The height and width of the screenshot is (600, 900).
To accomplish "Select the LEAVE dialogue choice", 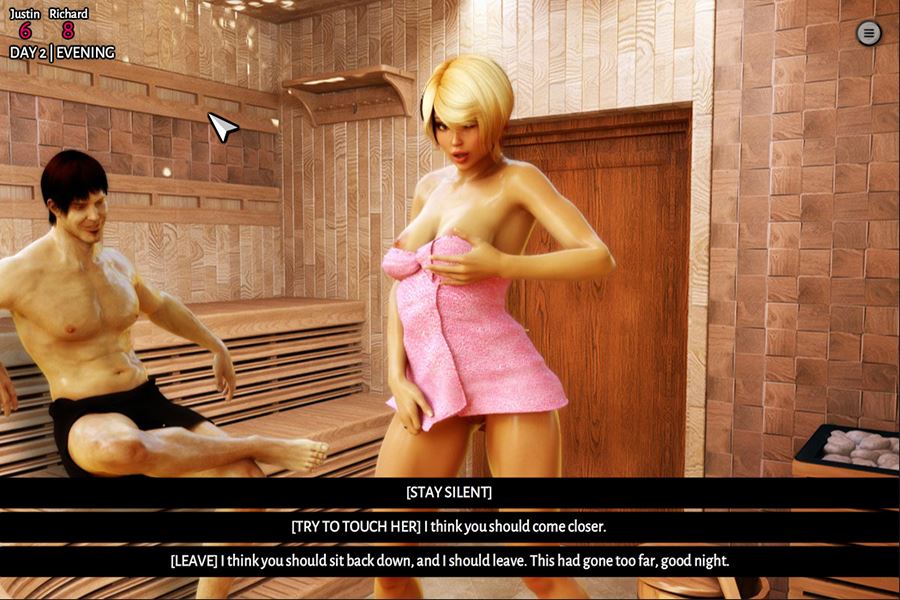I will click(449, 561).
